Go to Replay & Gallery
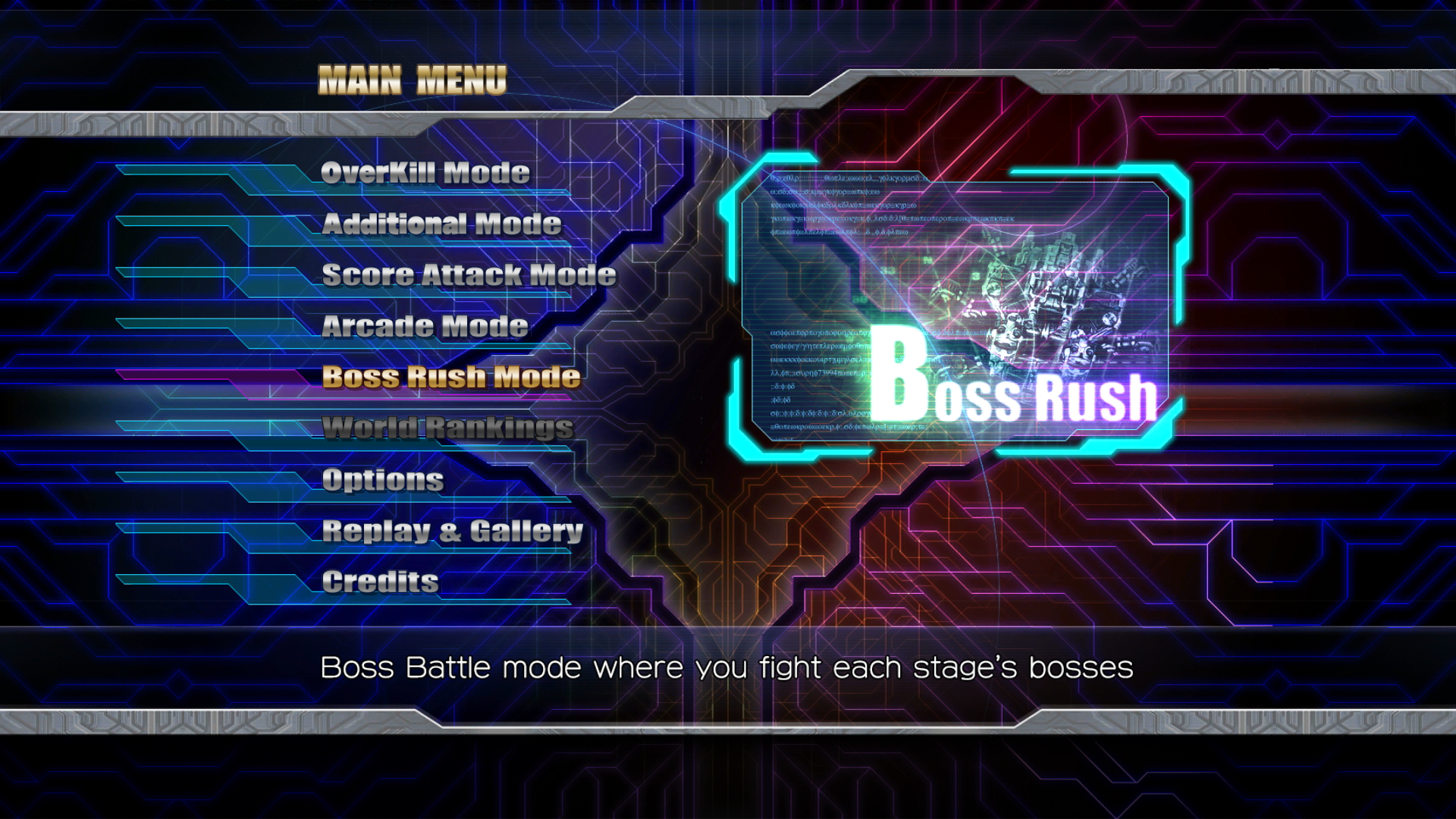The height and width of the screenshot is (819, 1456). (x=453, y=531)
